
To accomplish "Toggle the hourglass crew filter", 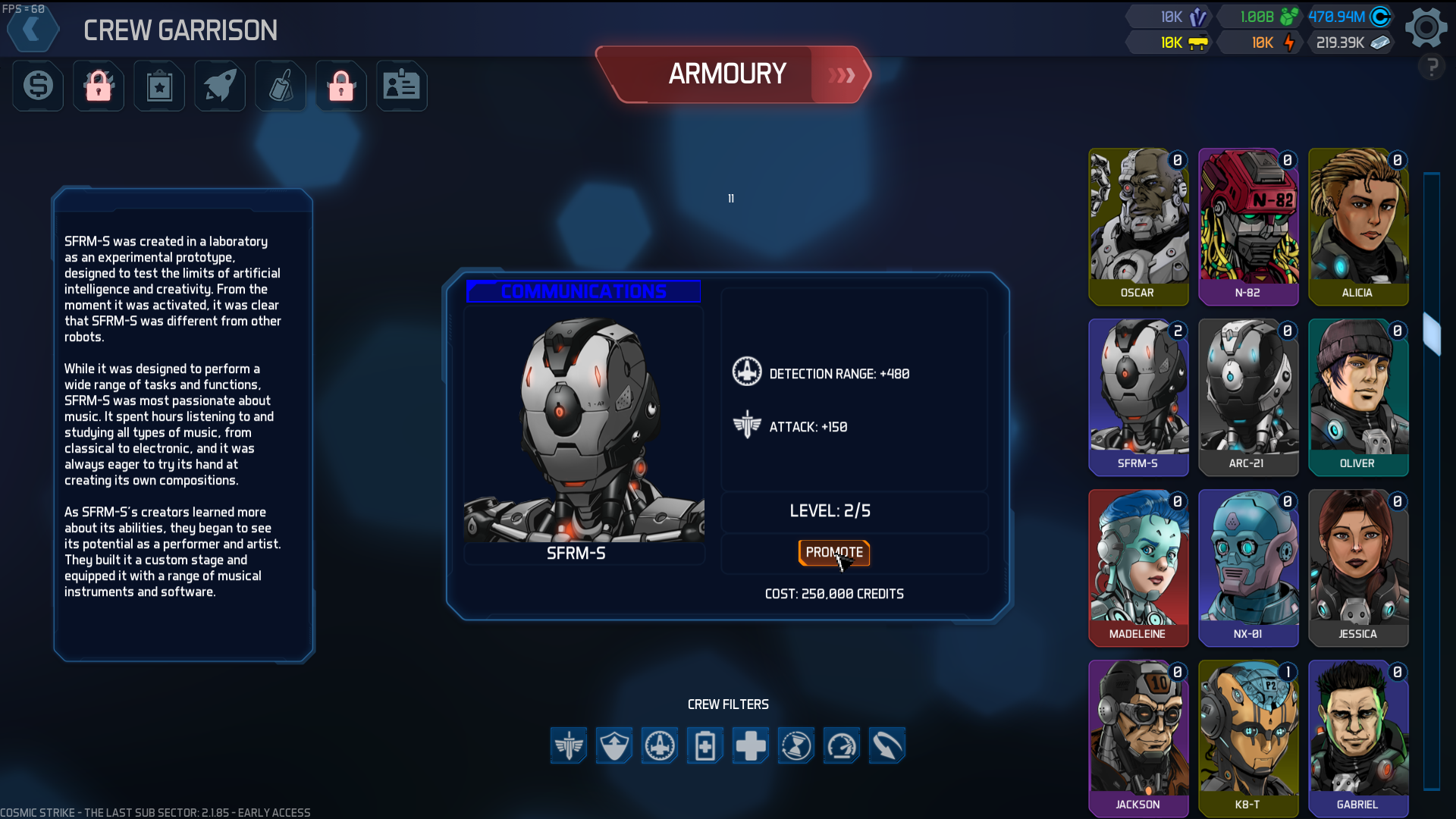I will (796, 745).
